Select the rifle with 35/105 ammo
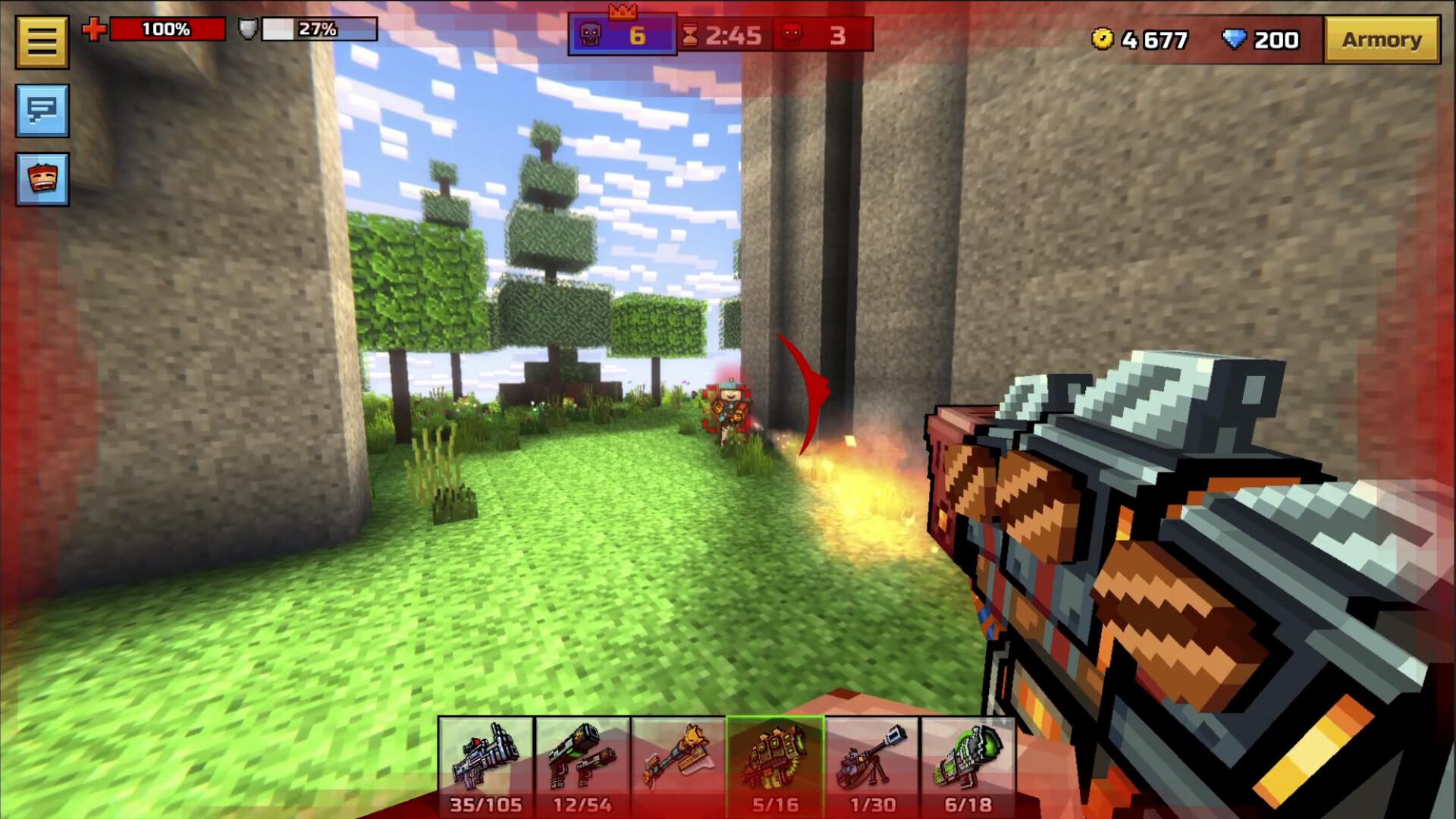 [484, 758]
